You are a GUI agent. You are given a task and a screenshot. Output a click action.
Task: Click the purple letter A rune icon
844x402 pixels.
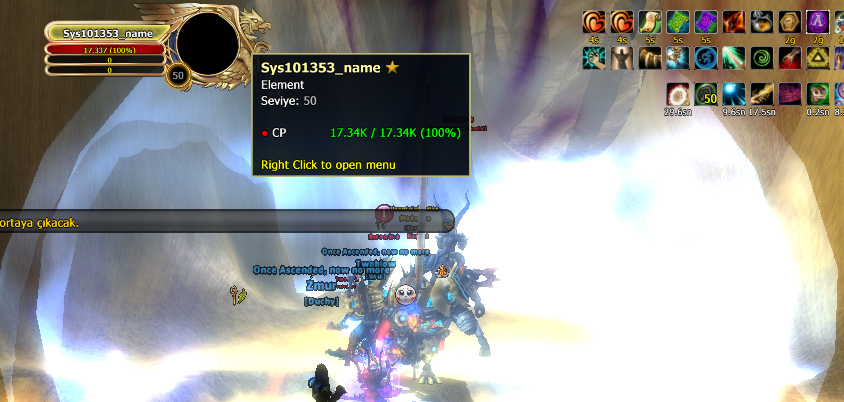tap(818, 22)
